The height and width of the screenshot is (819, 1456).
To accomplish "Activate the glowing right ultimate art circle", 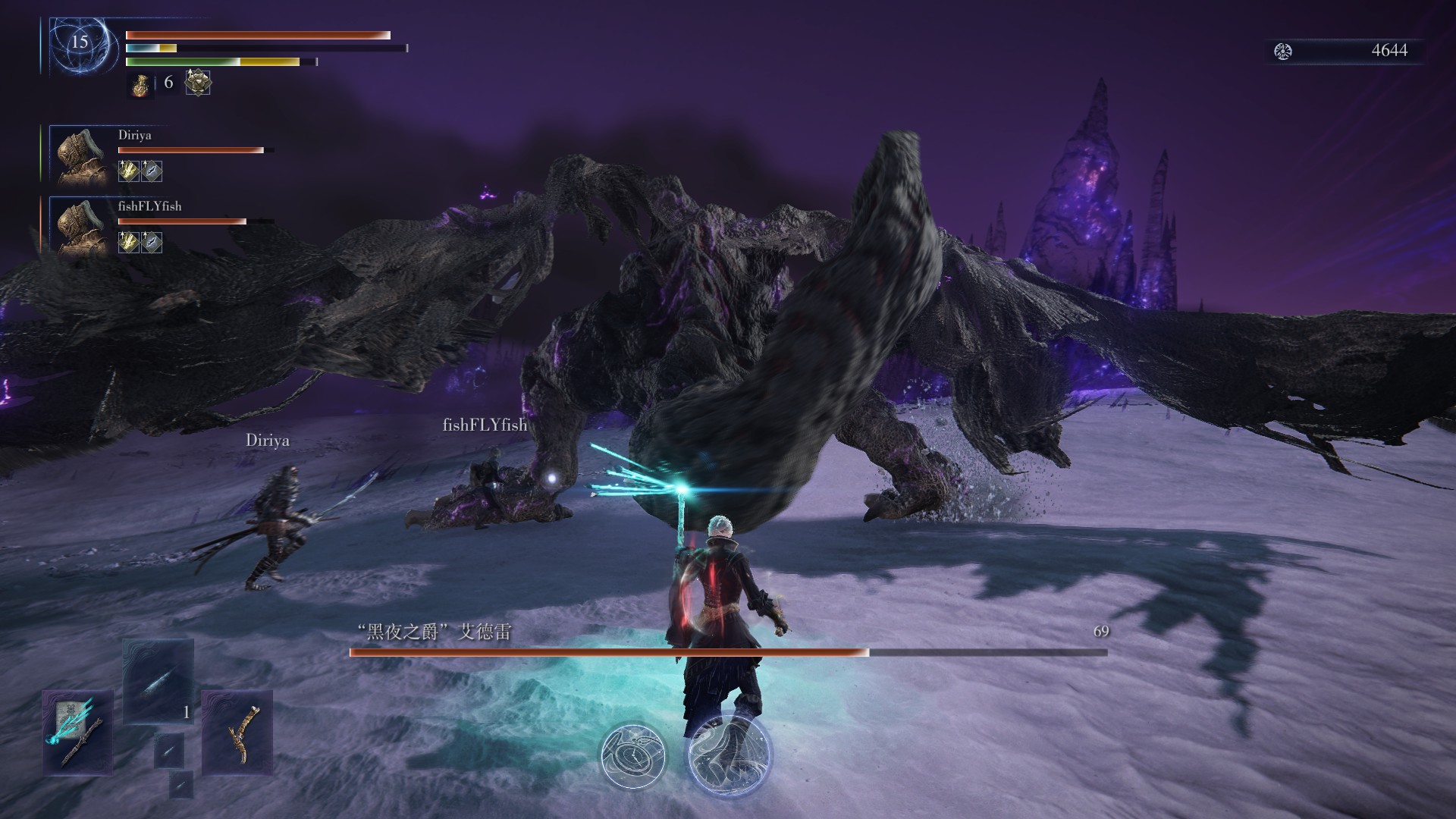I will 728,753.
